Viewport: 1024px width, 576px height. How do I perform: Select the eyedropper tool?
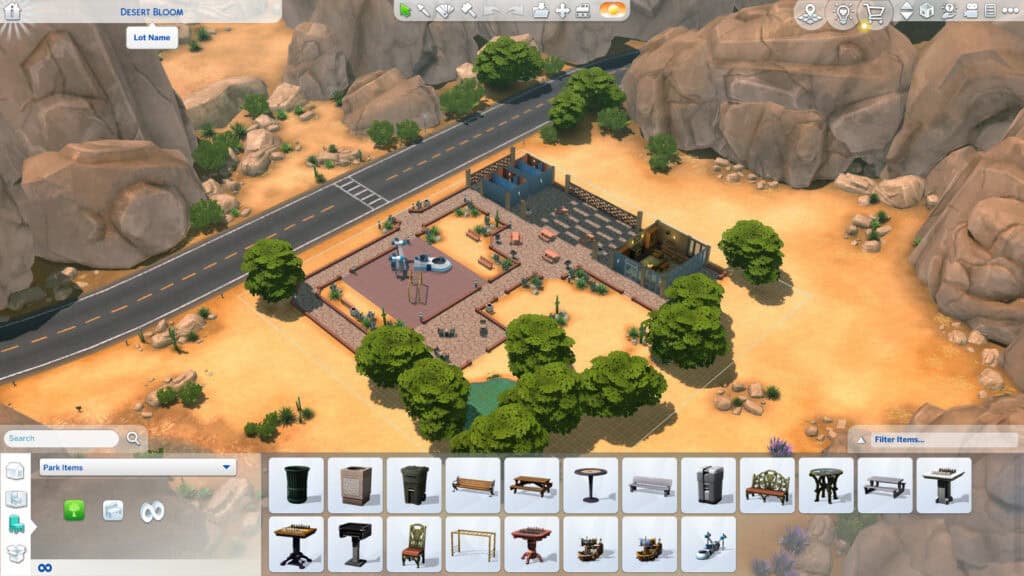(424, 10)
